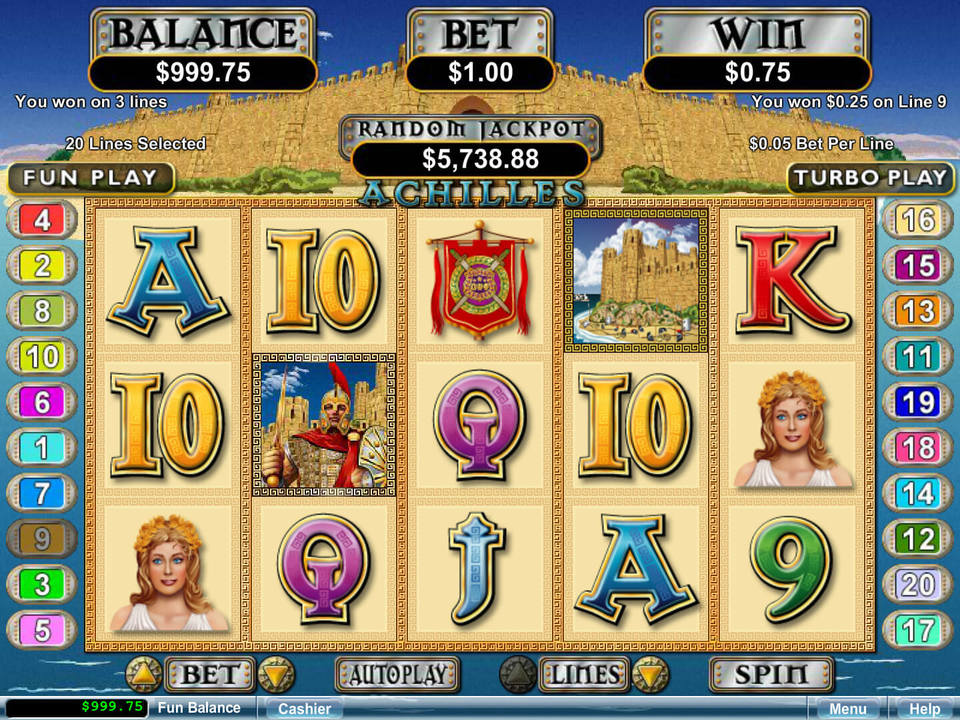Screen dimensions: 960x720
Task: Choose payline 1 marker
Action: [x=42, y=448]
